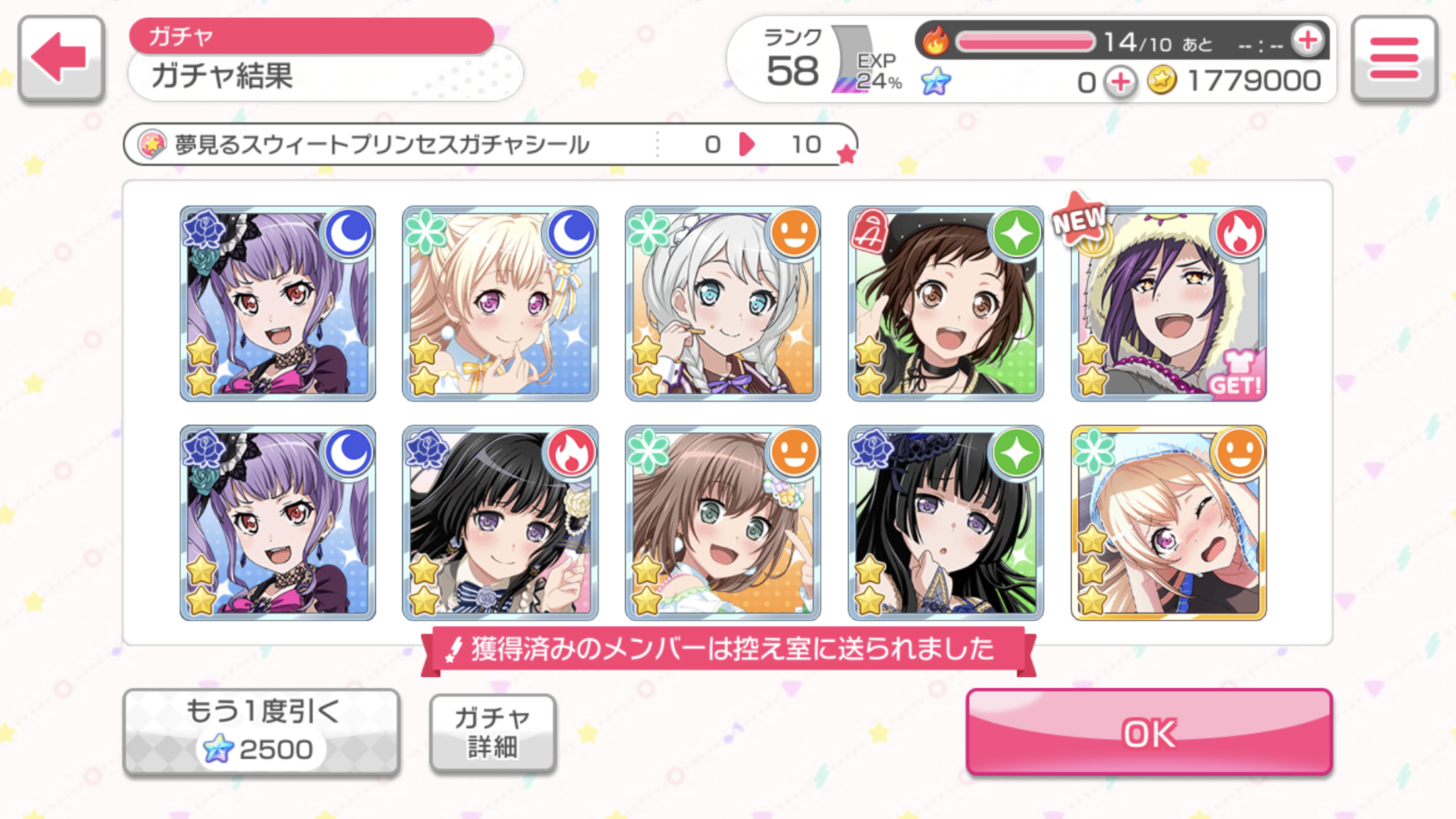View the NEW purple-haired hooded card
Image resolution: width=1456 pixels, height=819 pixels.
click(x=1168, y=303)
